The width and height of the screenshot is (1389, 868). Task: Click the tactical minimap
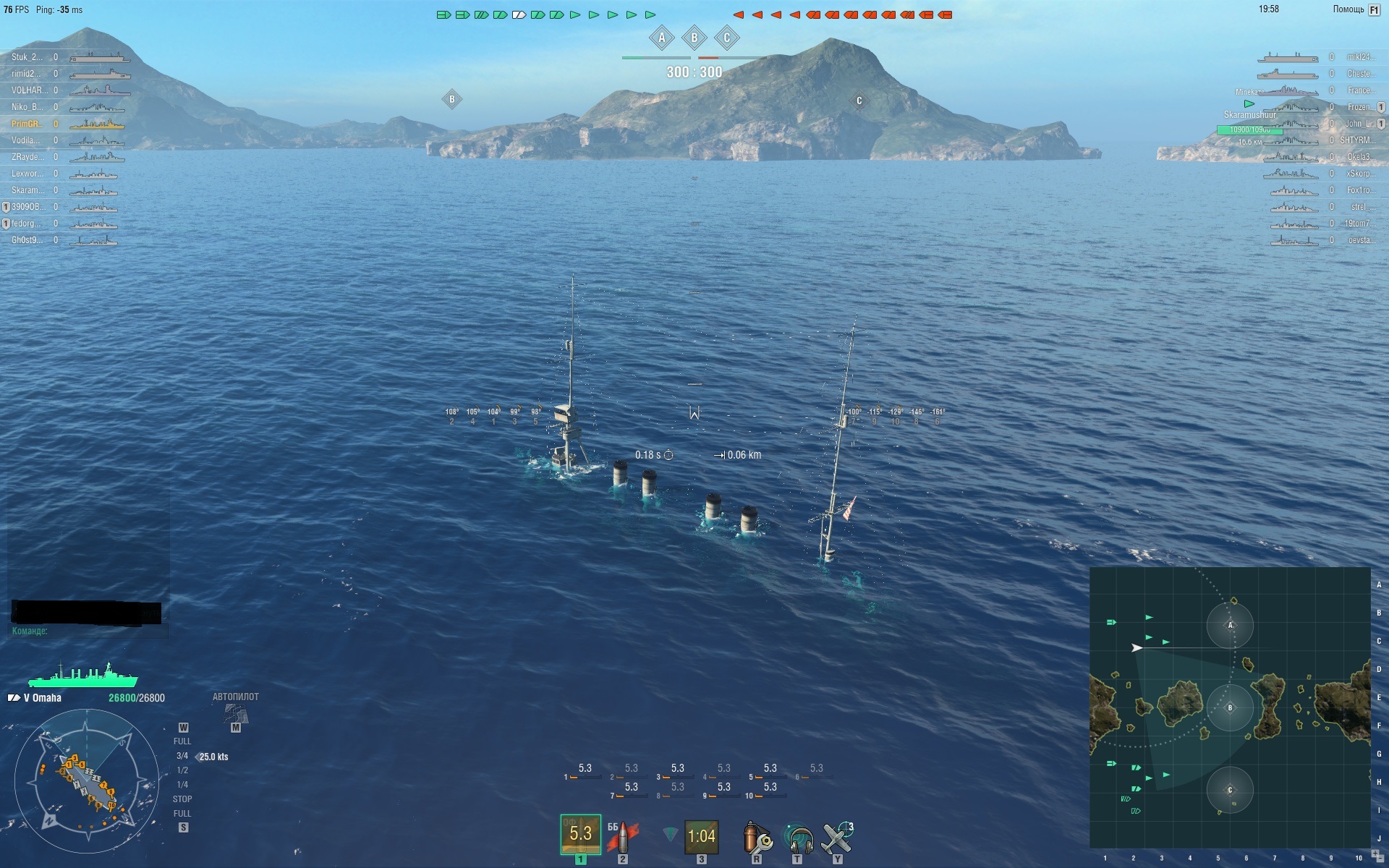(x=1230, y=707)
